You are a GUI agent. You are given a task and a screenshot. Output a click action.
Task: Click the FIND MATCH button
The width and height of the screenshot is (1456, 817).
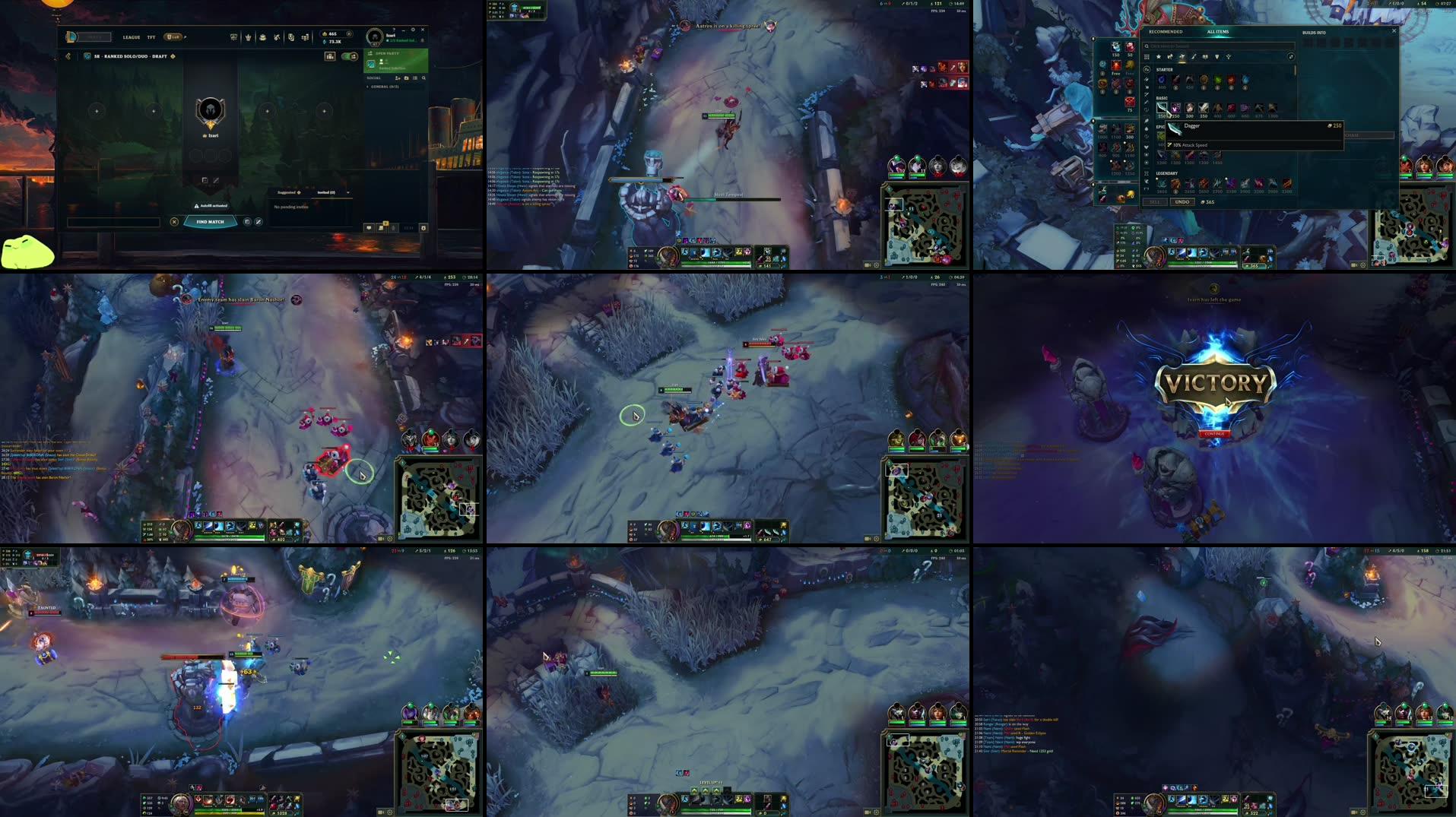click(x=211, y=222)
